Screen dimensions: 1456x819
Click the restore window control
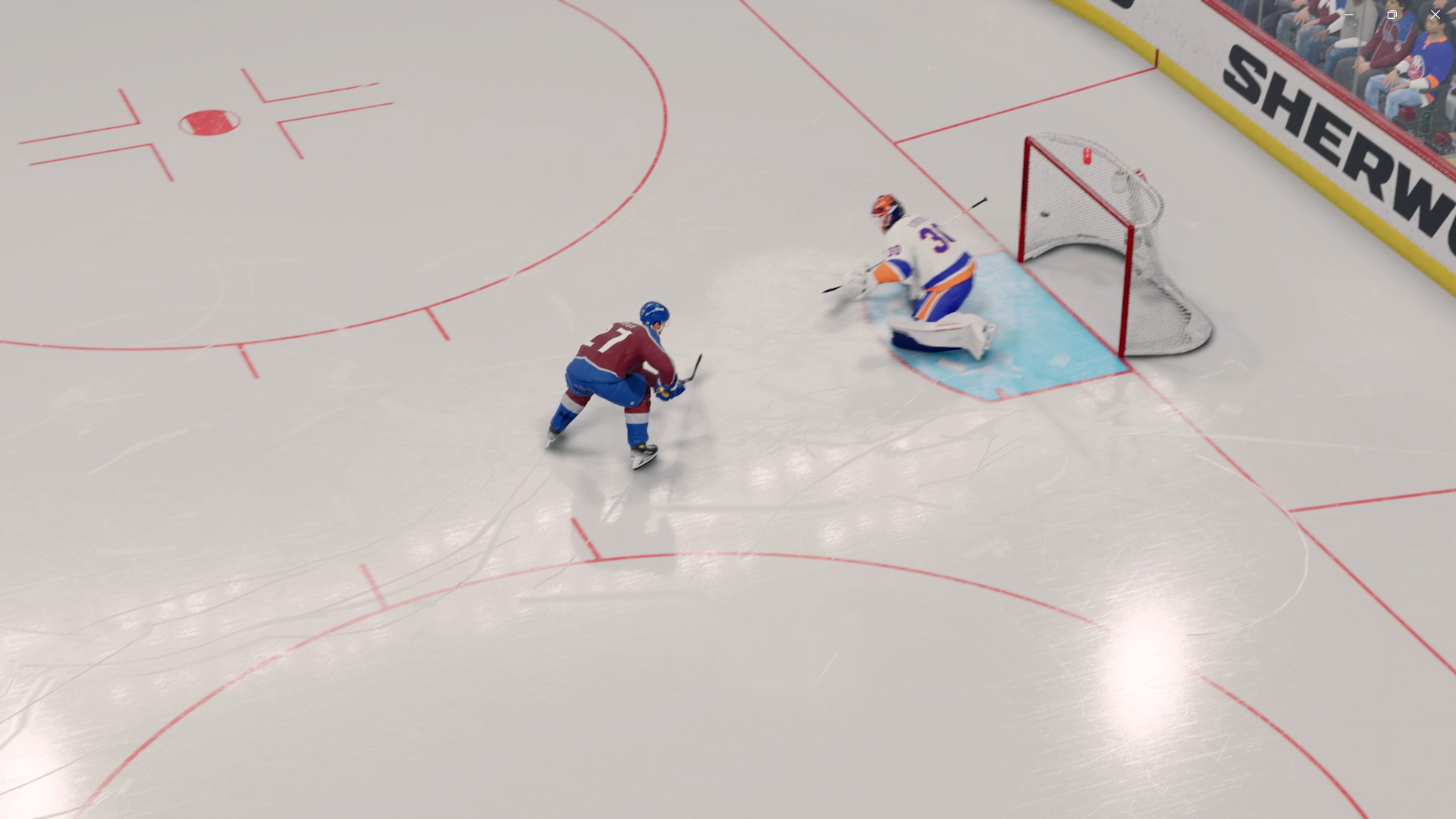(1392, 14)
